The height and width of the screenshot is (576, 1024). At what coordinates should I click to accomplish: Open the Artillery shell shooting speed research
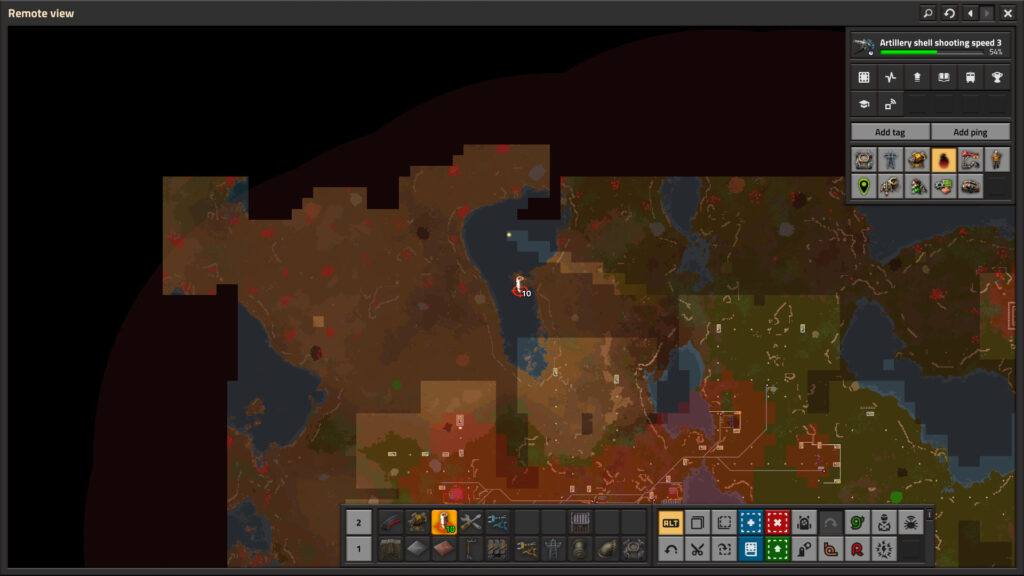(x=928, y=46)
